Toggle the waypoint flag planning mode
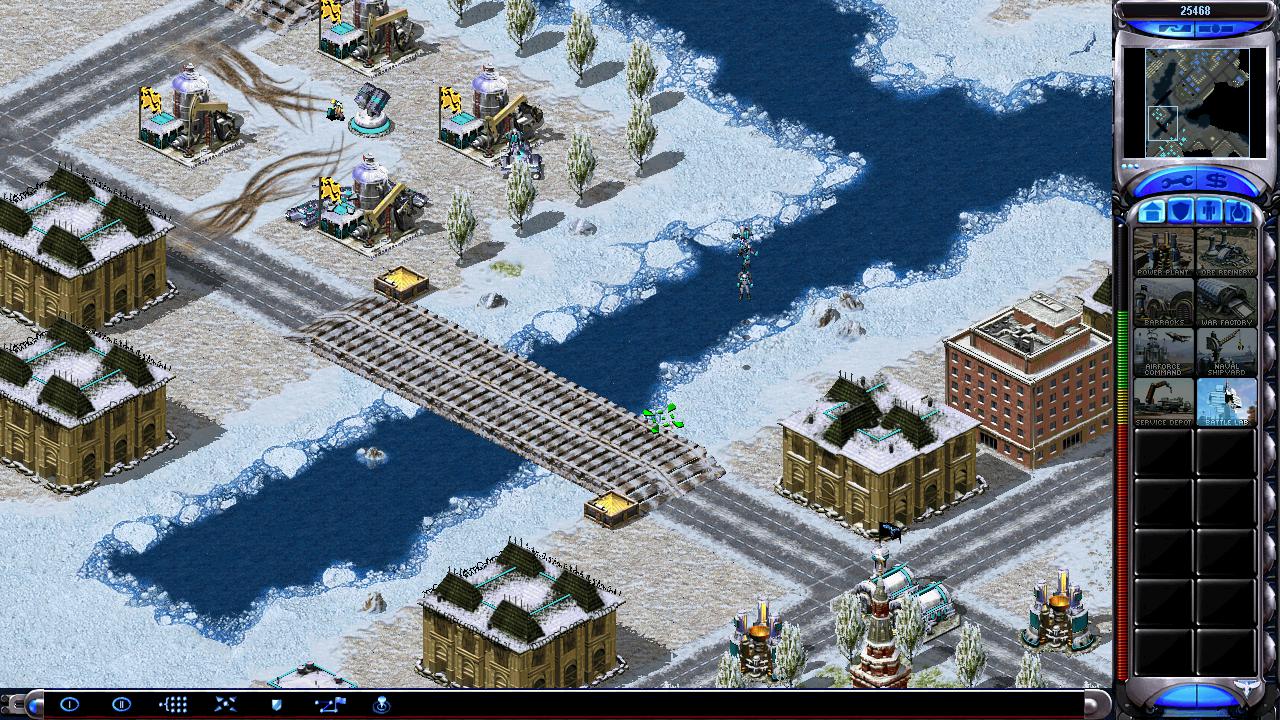Screen dimensions: 1280x720 (329, 705)
